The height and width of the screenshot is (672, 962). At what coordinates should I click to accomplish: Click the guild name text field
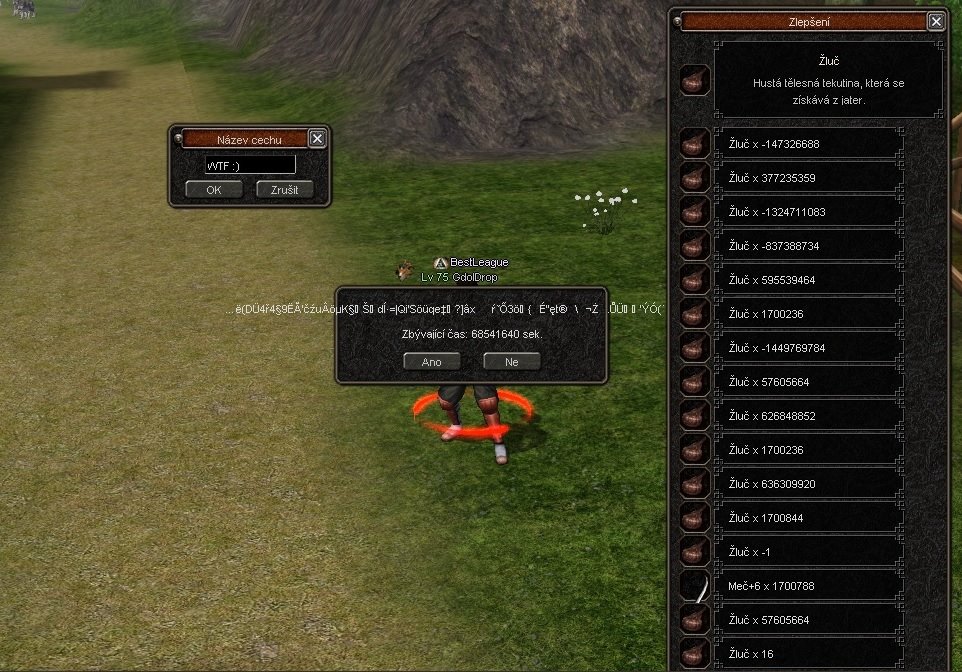[x=250, y=165]
